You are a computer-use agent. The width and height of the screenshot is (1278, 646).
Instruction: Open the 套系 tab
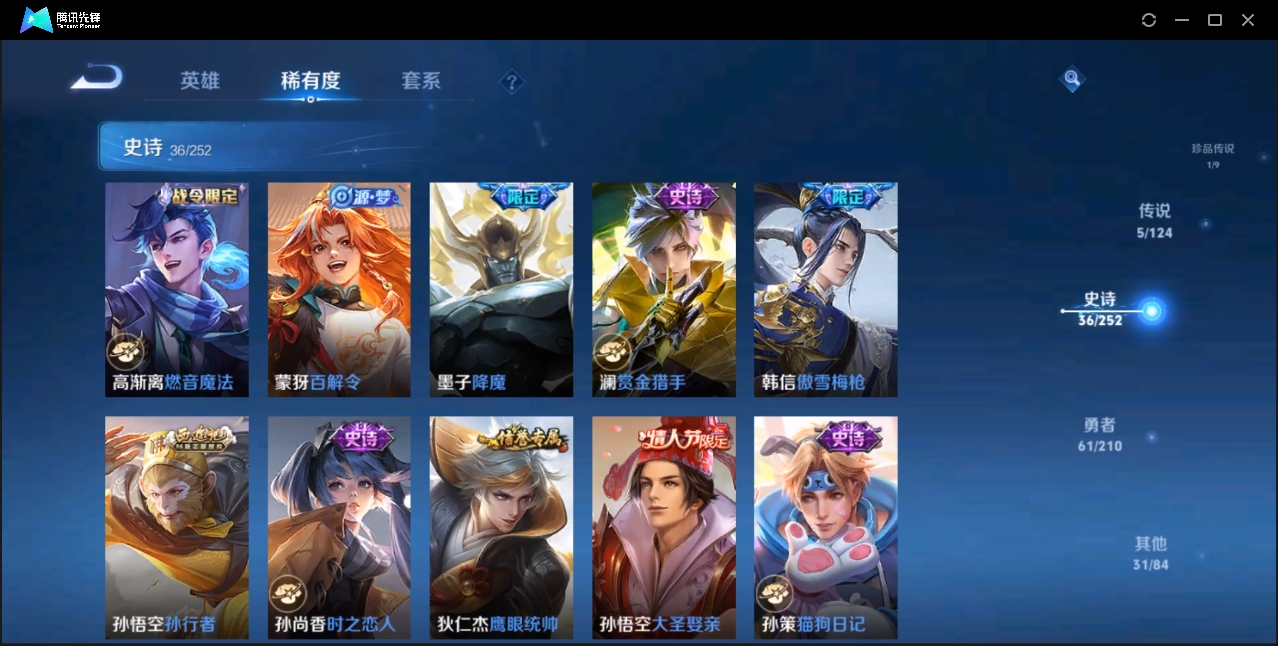[421, 81]
